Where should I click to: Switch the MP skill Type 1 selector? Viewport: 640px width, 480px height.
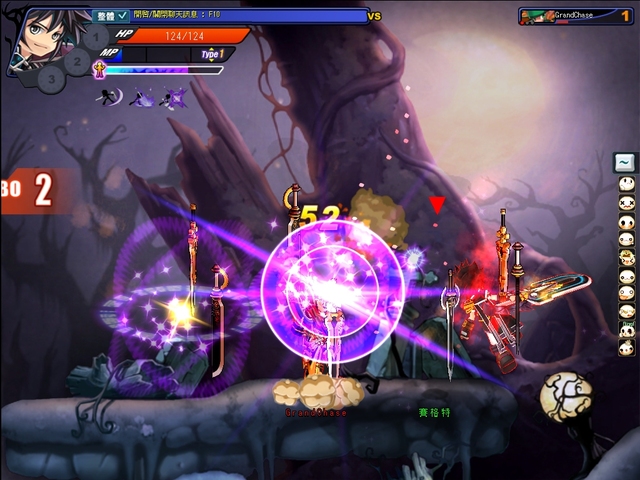pos(212,54)
